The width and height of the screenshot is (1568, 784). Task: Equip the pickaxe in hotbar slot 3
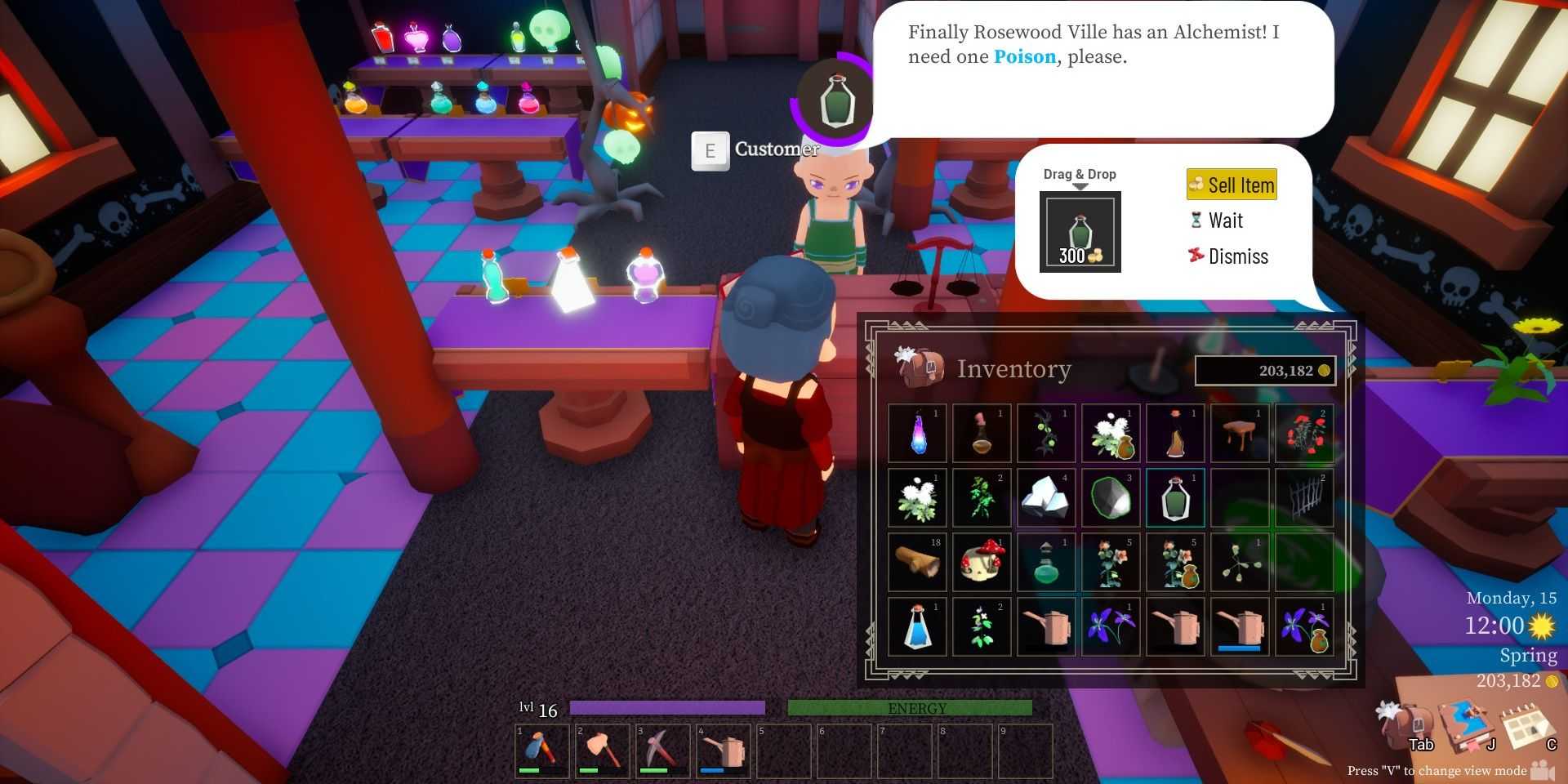tap(662, 750)
